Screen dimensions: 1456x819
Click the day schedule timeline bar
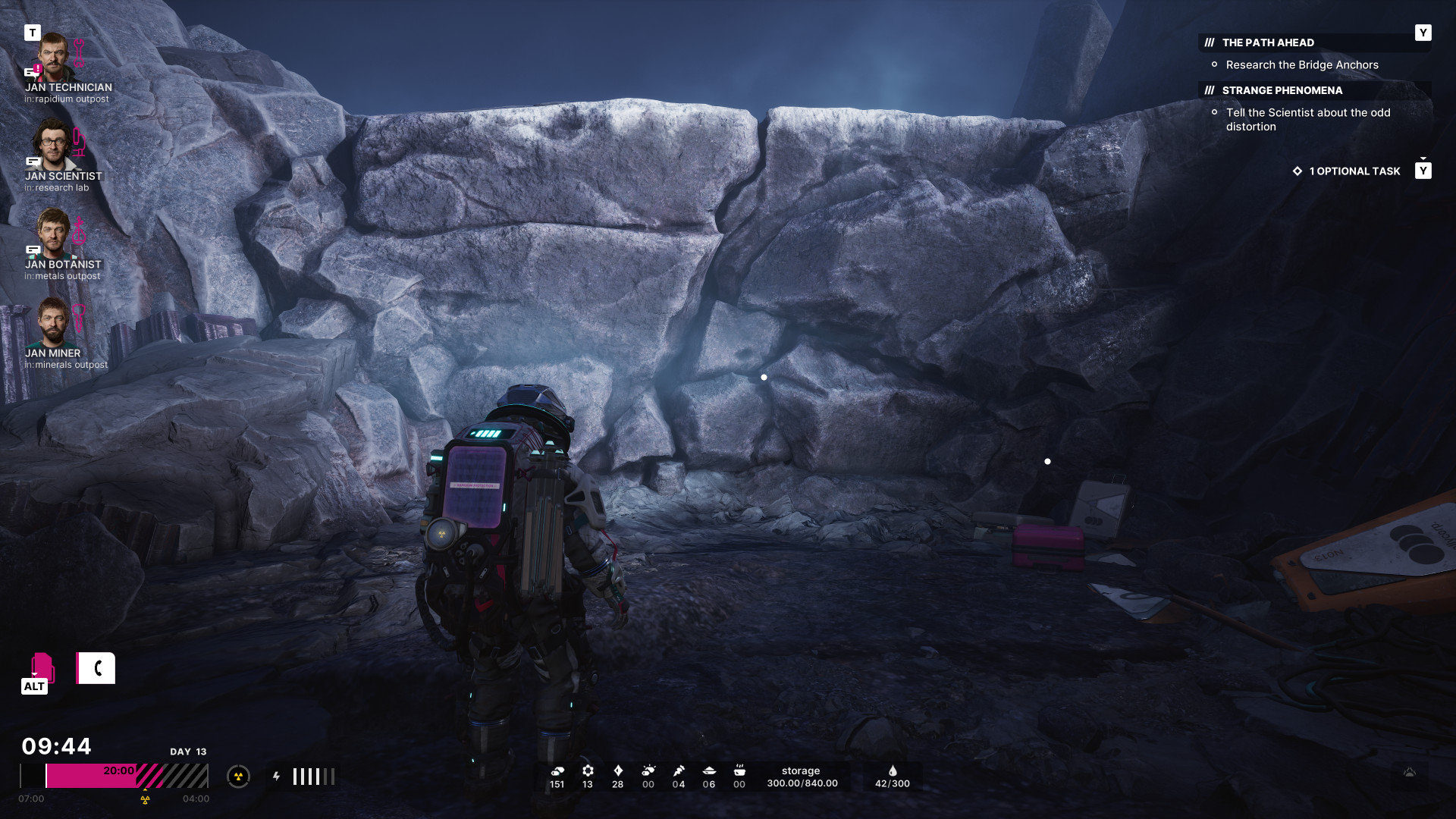coord(114,776)
